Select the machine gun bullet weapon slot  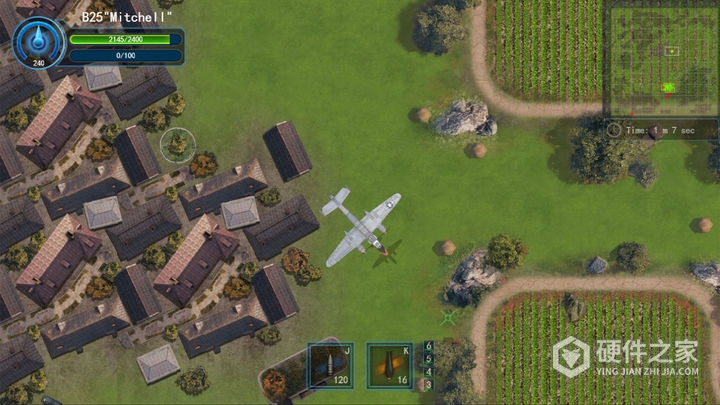[x=330, y=365]
